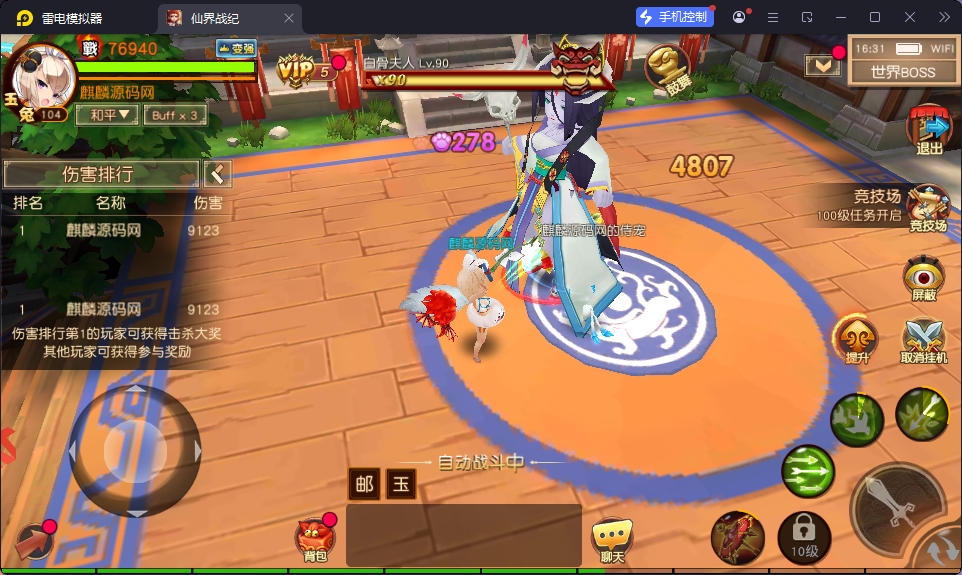The height and width of the screenshot is (575, 962).
Task: Select the 邮 mail tab
Action: point(365,484)
